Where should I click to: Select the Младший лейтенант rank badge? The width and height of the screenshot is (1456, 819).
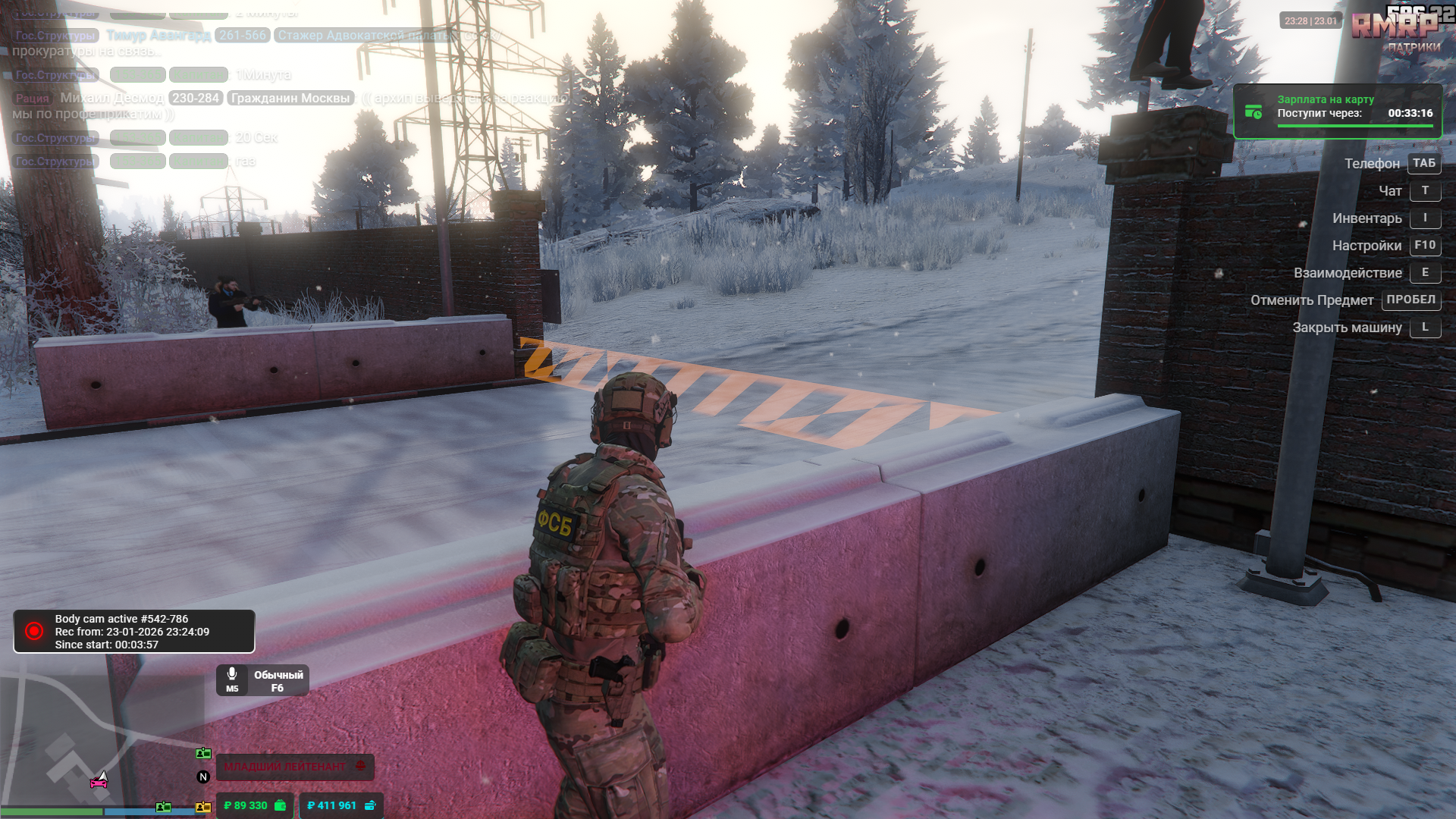(294, 767)
